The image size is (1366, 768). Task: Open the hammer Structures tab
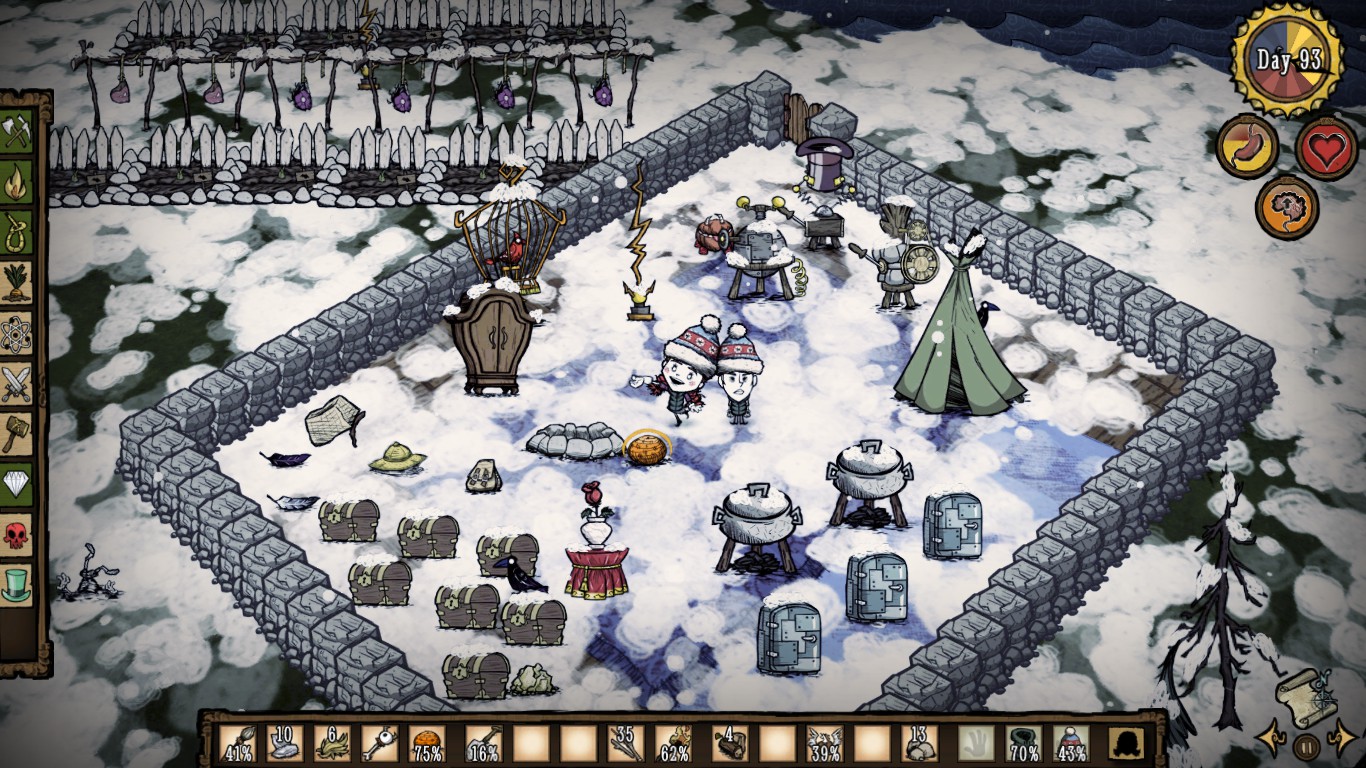tap(17, 433)
